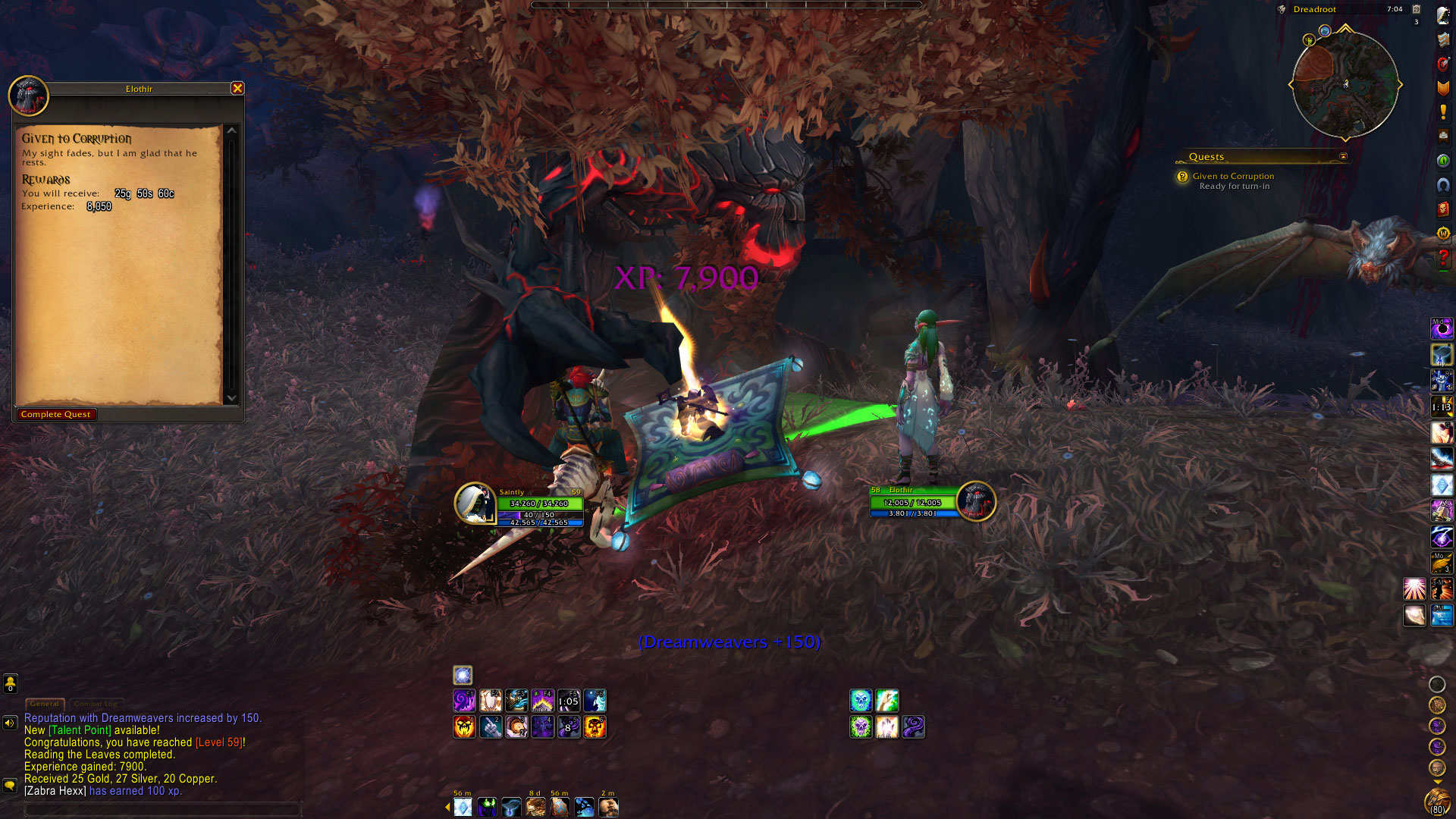
Task: Open the minimap
Action: click(1345, 85)
